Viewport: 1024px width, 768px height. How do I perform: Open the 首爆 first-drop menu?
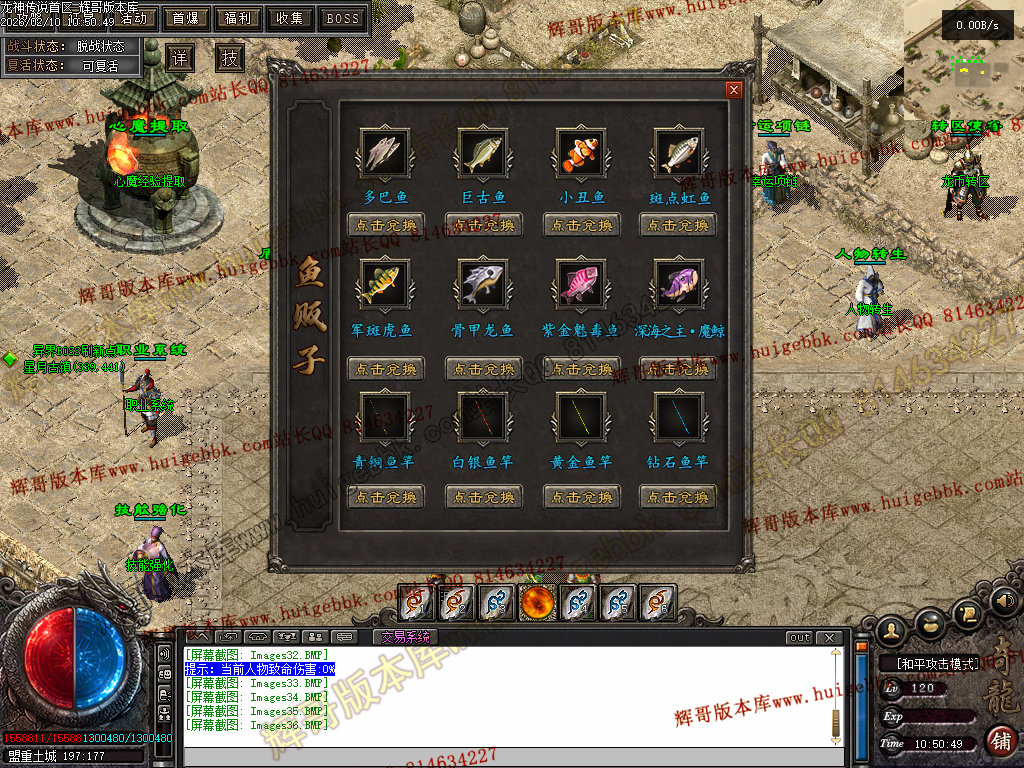click(185, 18)
